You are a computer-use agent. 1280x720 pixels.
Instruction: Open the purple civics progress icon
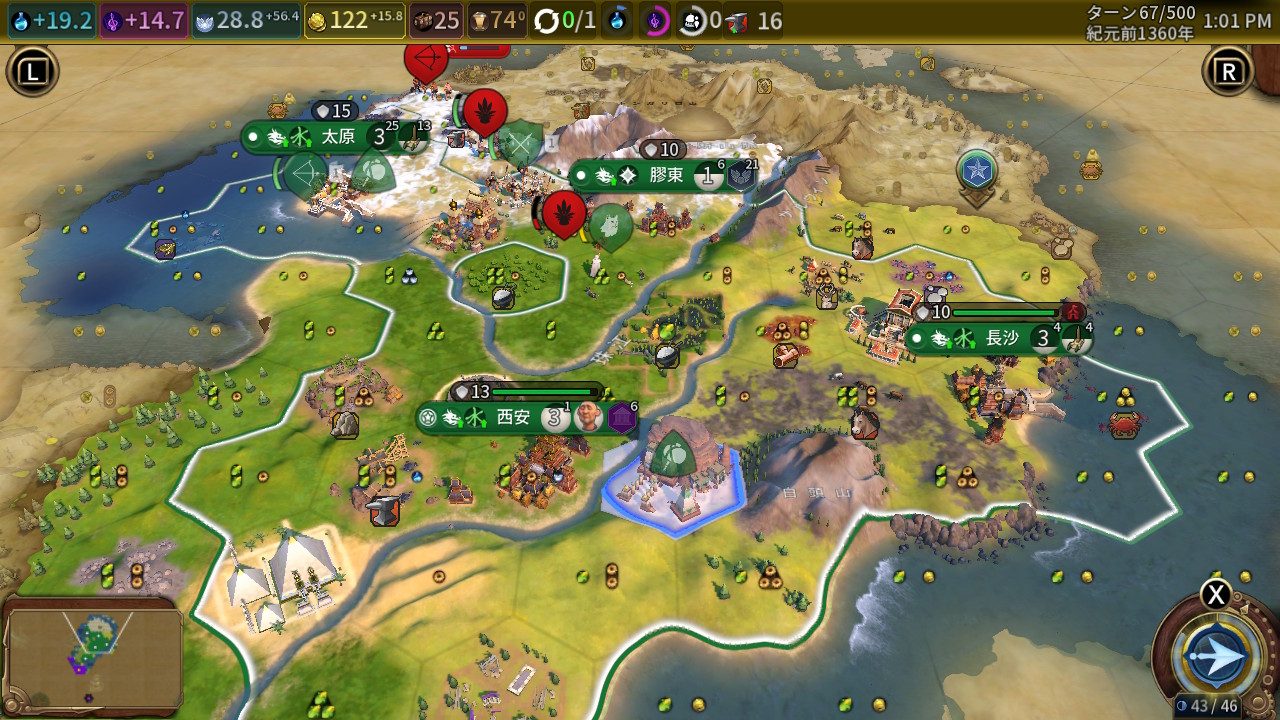click(x=655, y=21)
